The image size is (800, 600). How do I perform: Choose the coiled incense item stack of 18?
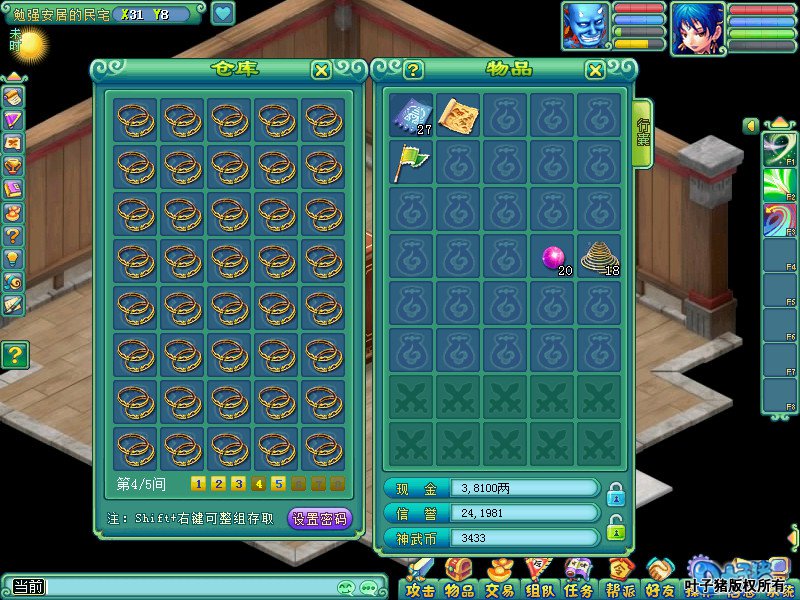coord(599,257)
